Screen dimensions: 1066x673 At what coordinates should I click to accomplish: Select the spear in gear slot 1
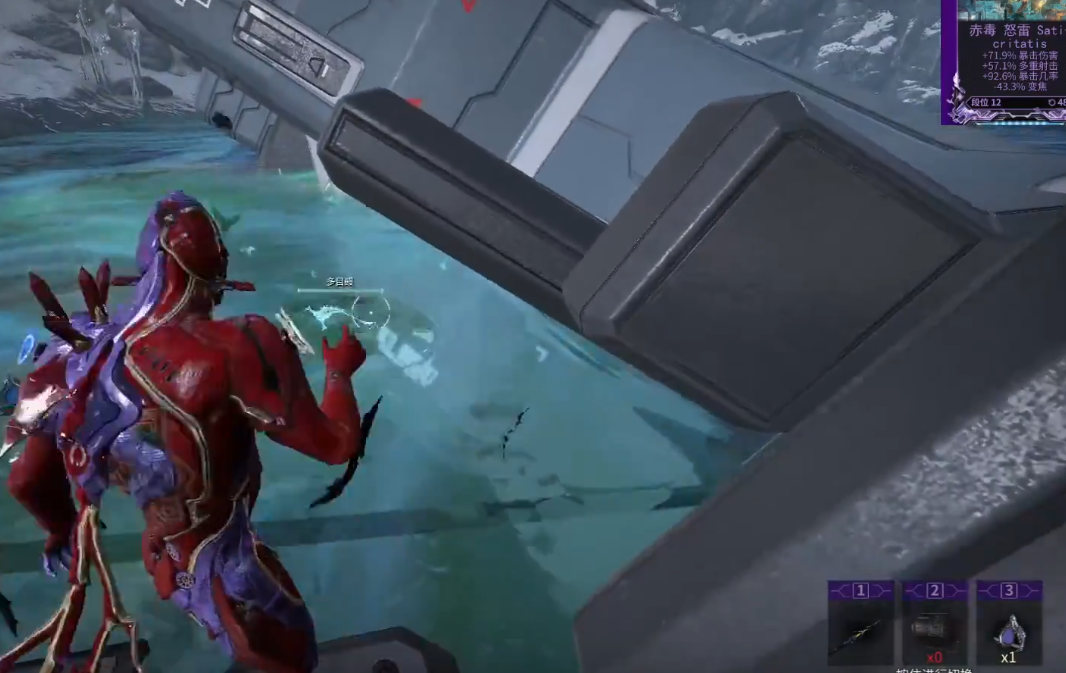coord(860,631)
